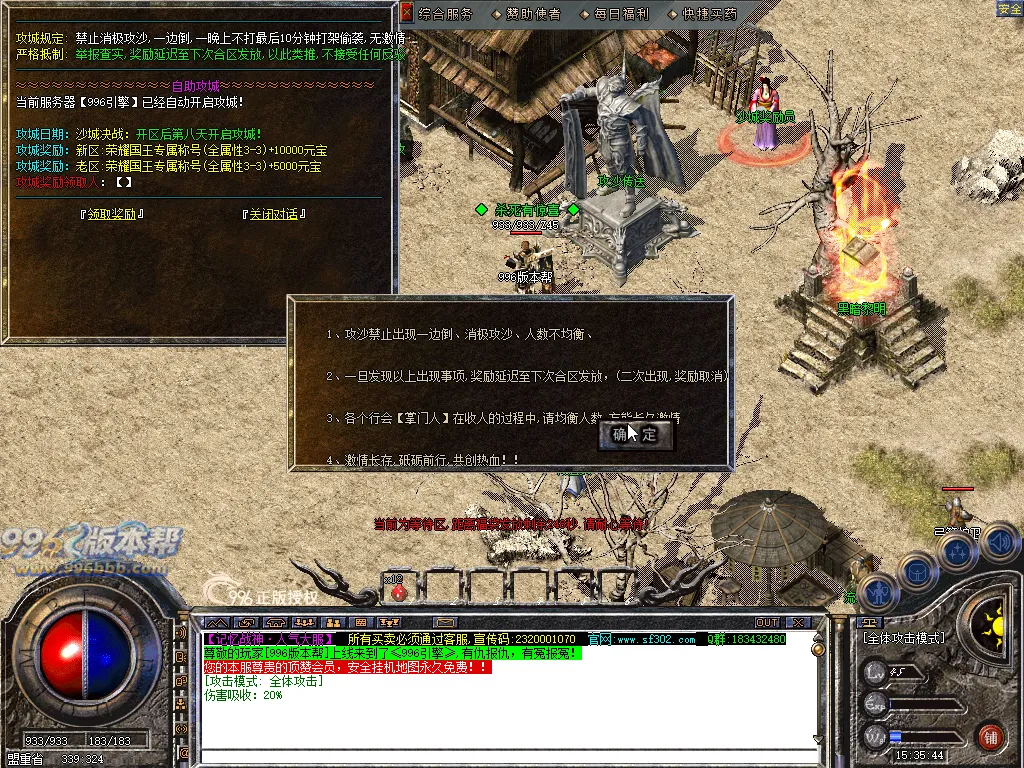Open the 综合服务 menu
1024x768 pixels.
(x=445, y=14)
